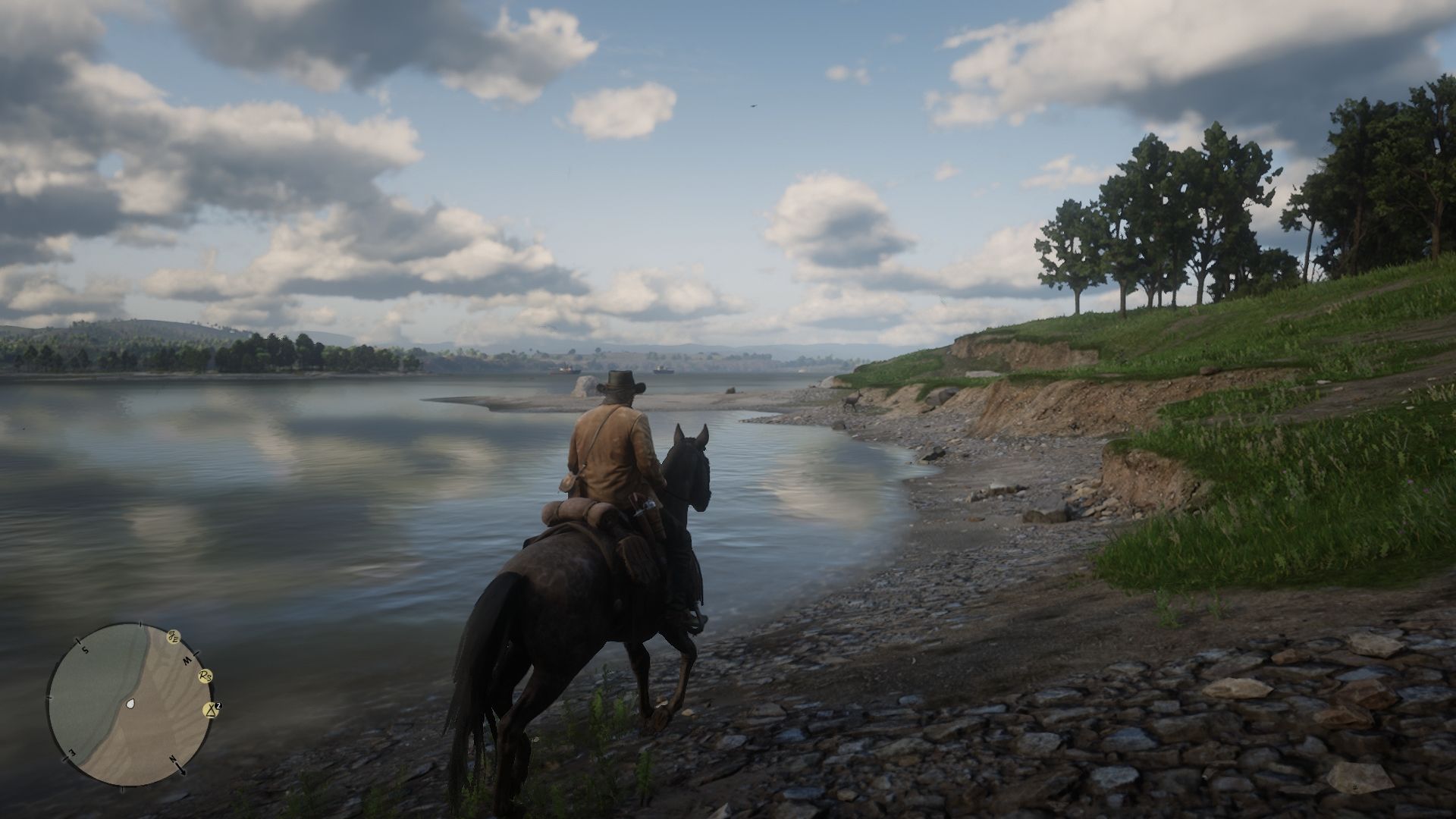Click the S compass letter on the minimap rim

click(85, 649)
